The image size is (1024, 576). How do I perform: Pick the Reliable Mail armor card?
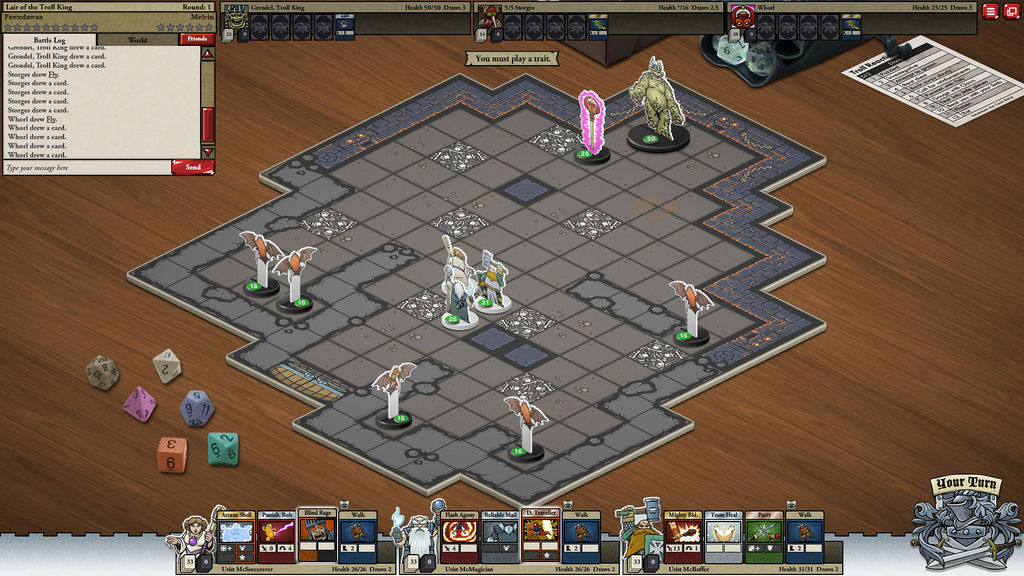click(499, 537)
